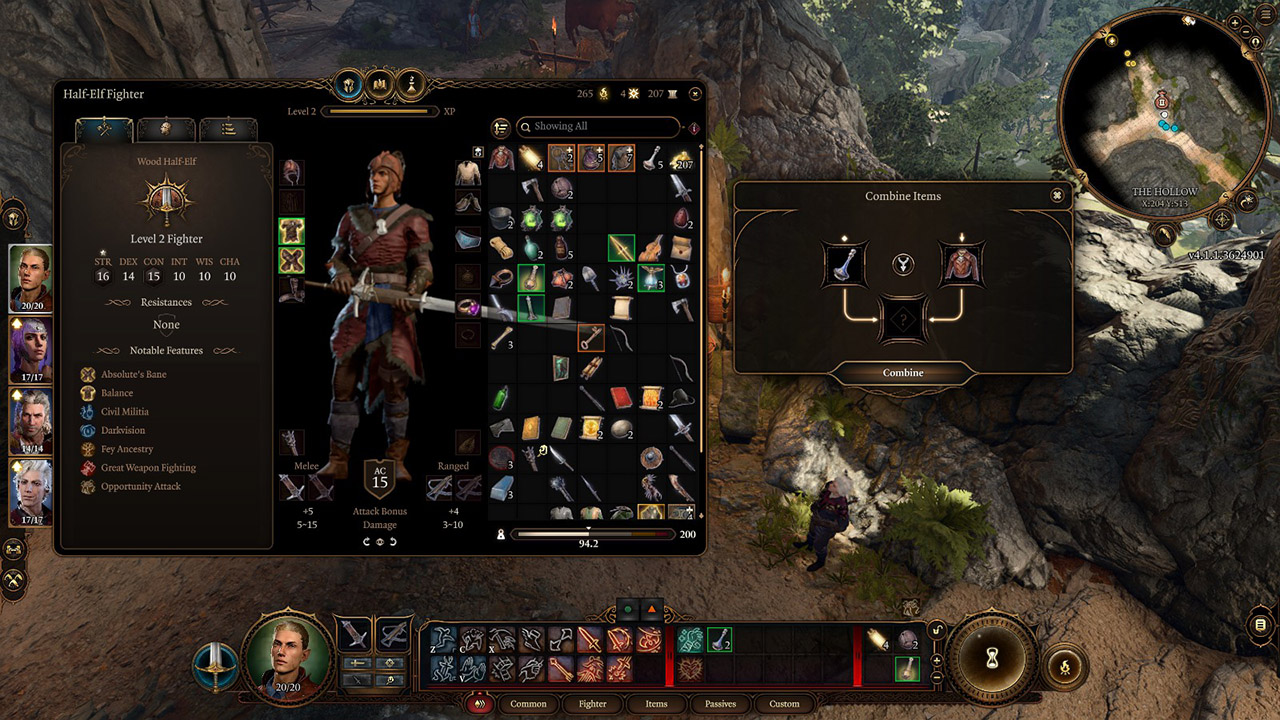Select the purple-haired party member portrait
1280x720 pixels.
pyautogui.click(x=30, y=350)
